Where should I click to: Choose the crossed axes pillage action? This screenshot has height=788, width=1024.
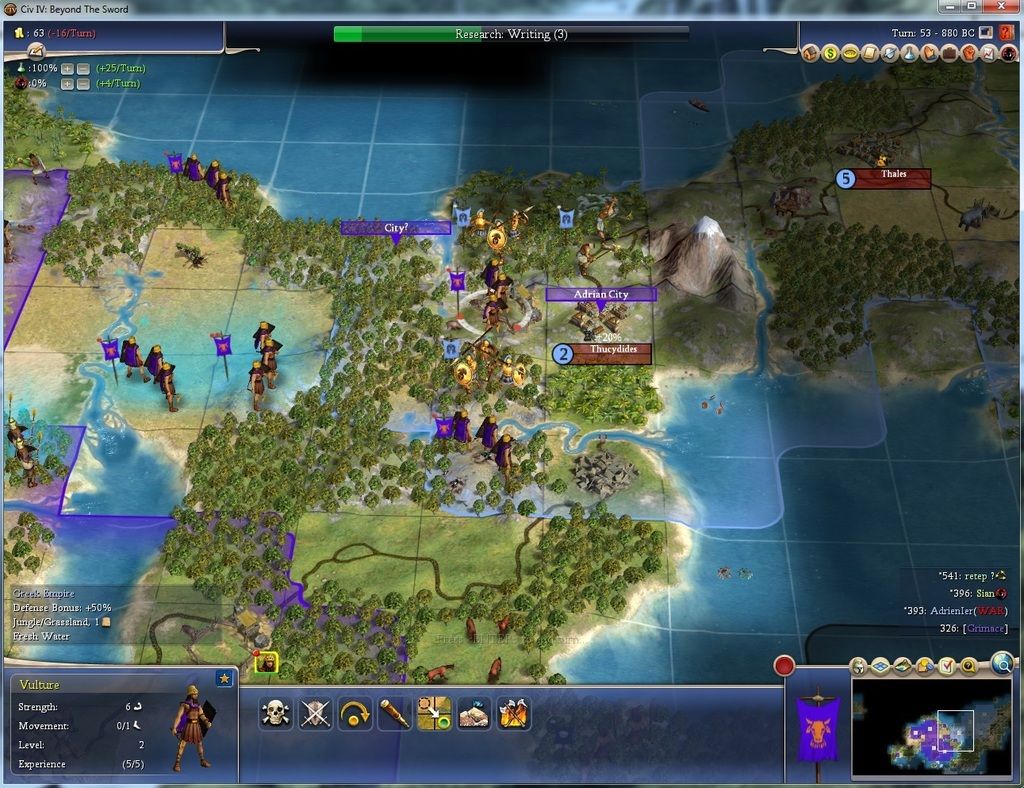click(x=514, y=713)
